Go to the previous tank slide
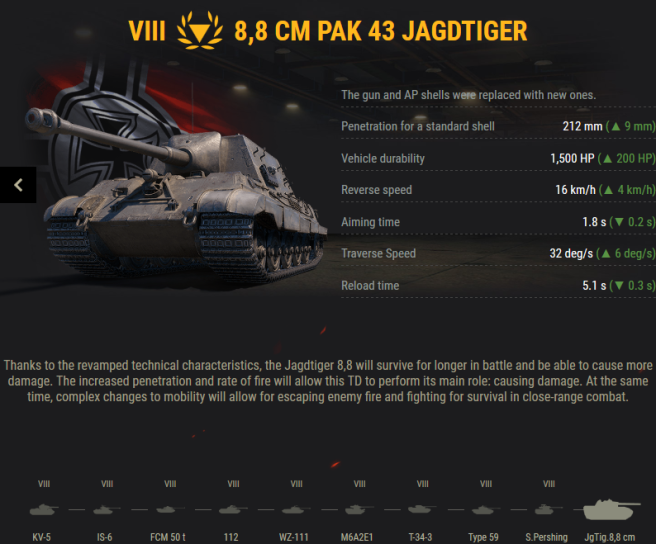 (x=18, y=184)
